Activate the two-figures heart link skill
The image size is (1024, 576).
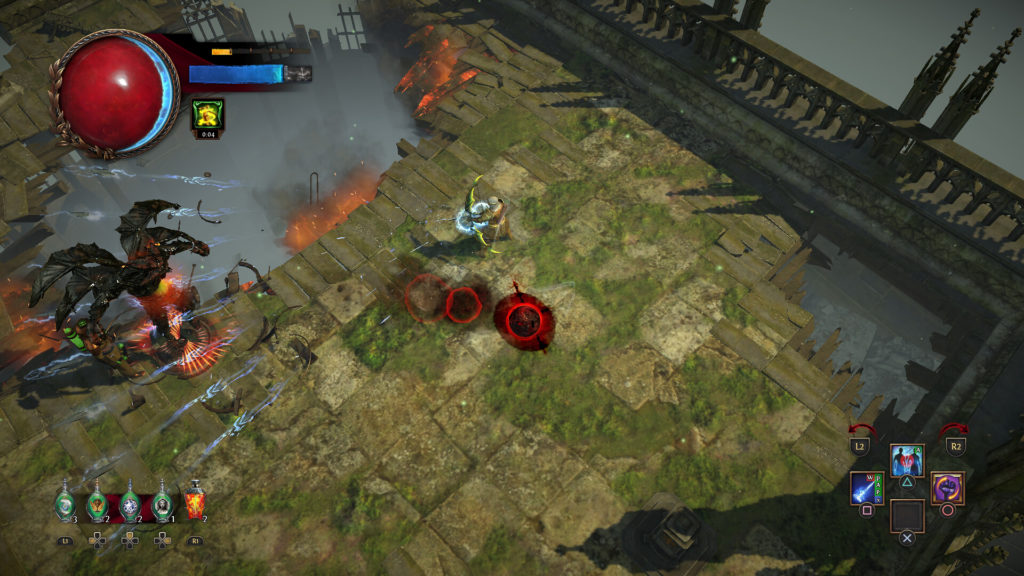[907, 461]
